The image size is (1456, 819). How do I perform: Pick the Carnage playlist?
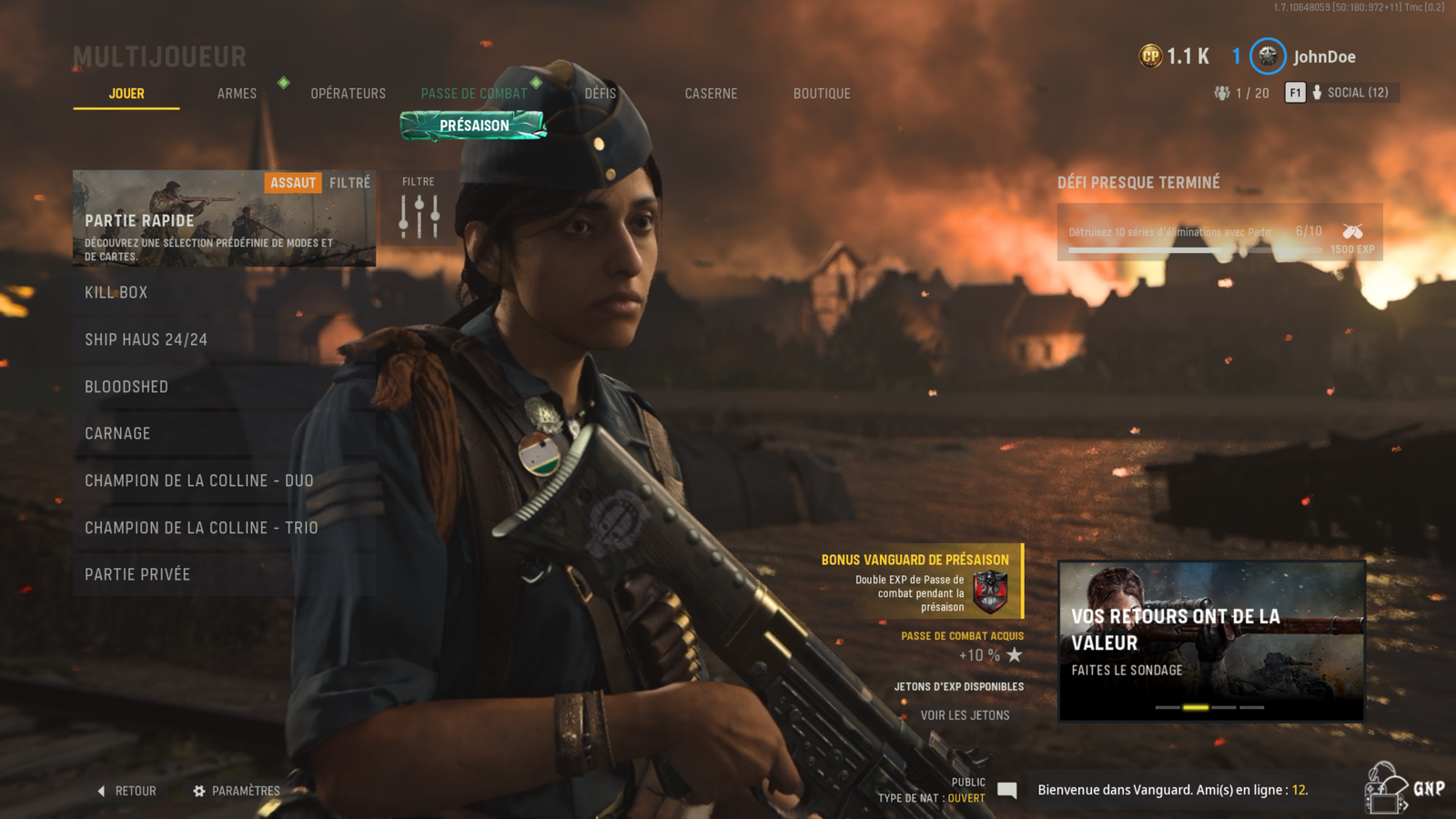click(x=224, y=434)
